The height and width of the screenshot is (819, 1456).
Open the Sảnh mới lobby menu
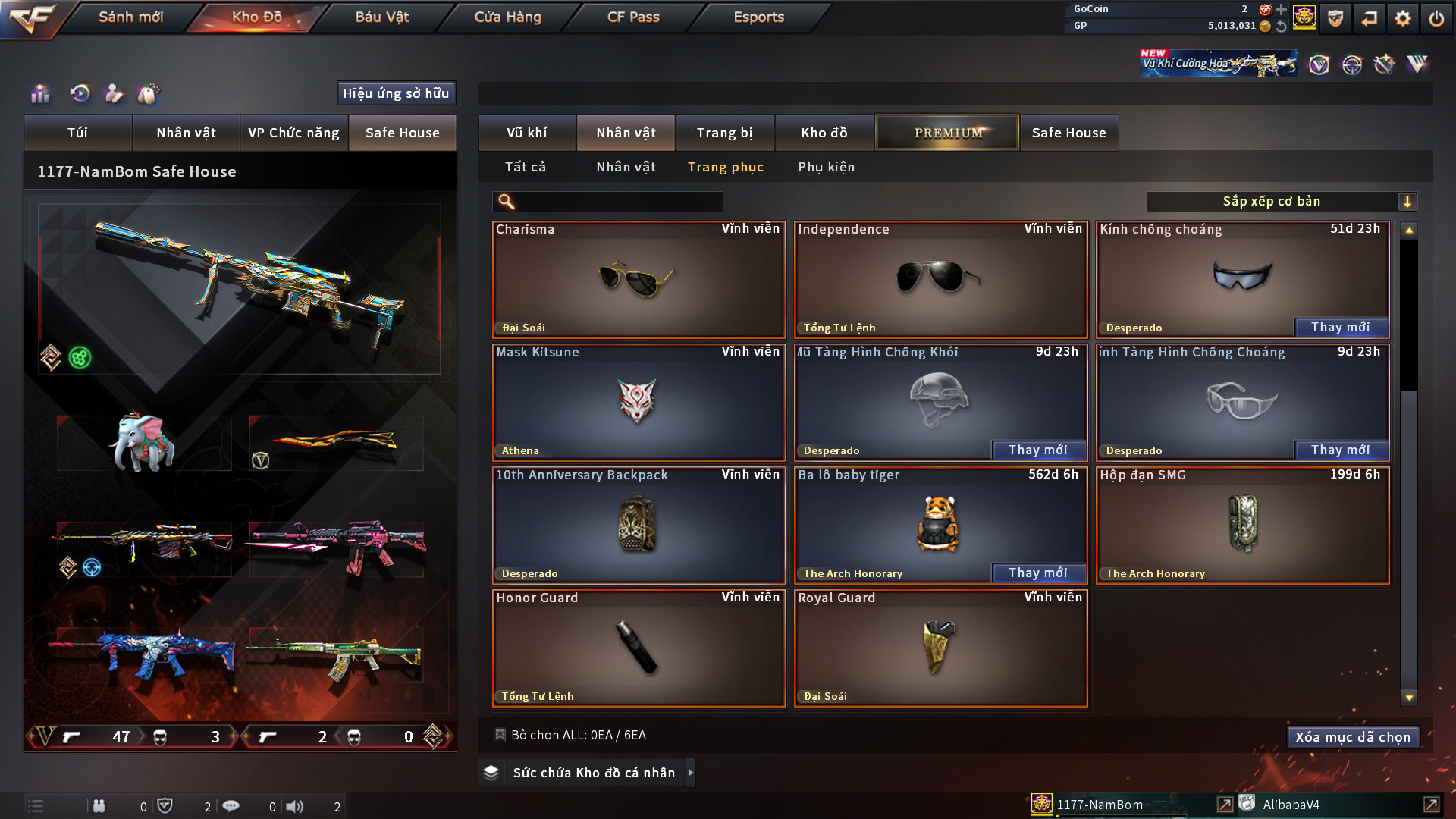point(130,17)
